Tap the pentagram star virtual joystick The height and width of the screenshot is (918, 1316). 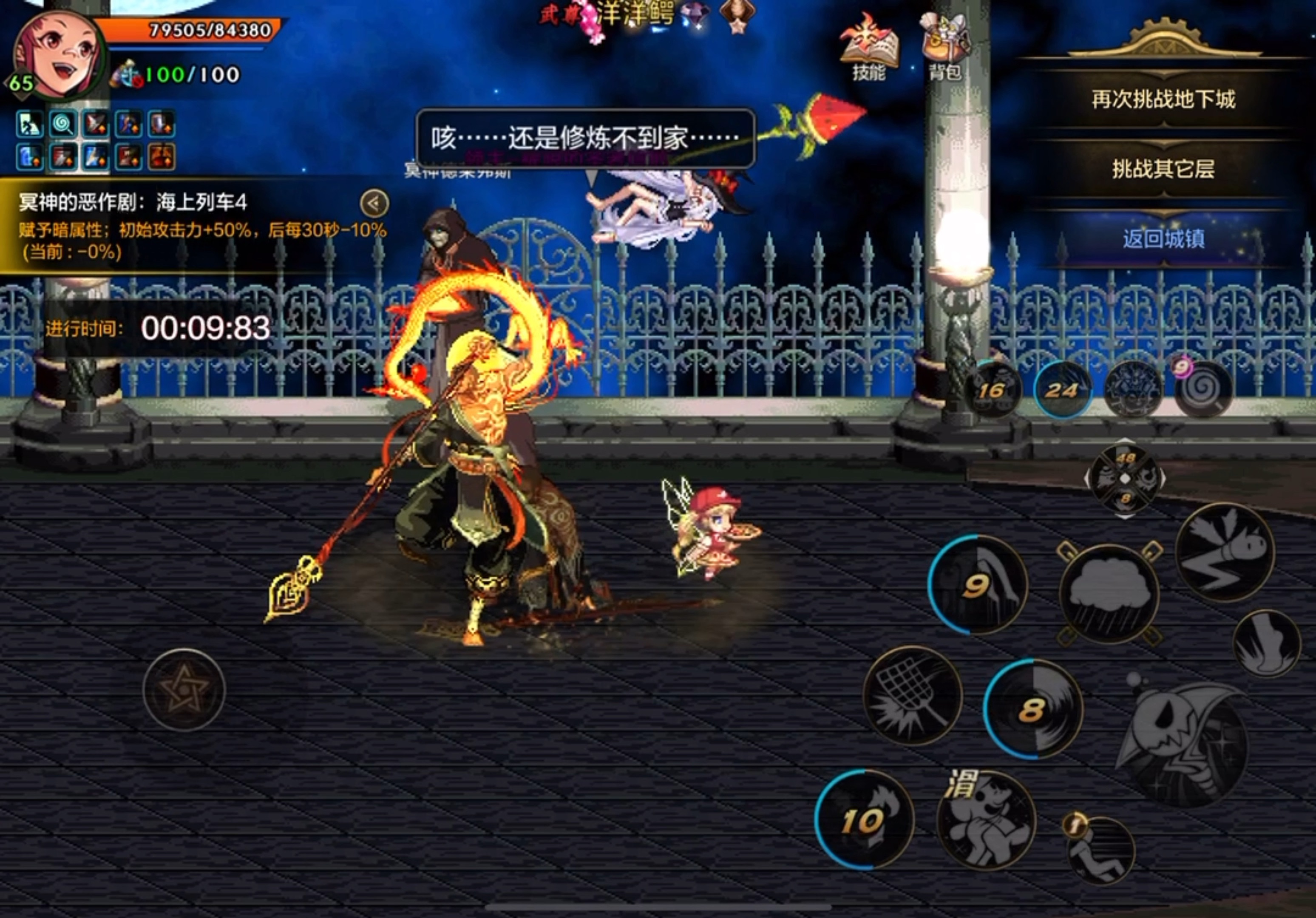tap(183, 689)
